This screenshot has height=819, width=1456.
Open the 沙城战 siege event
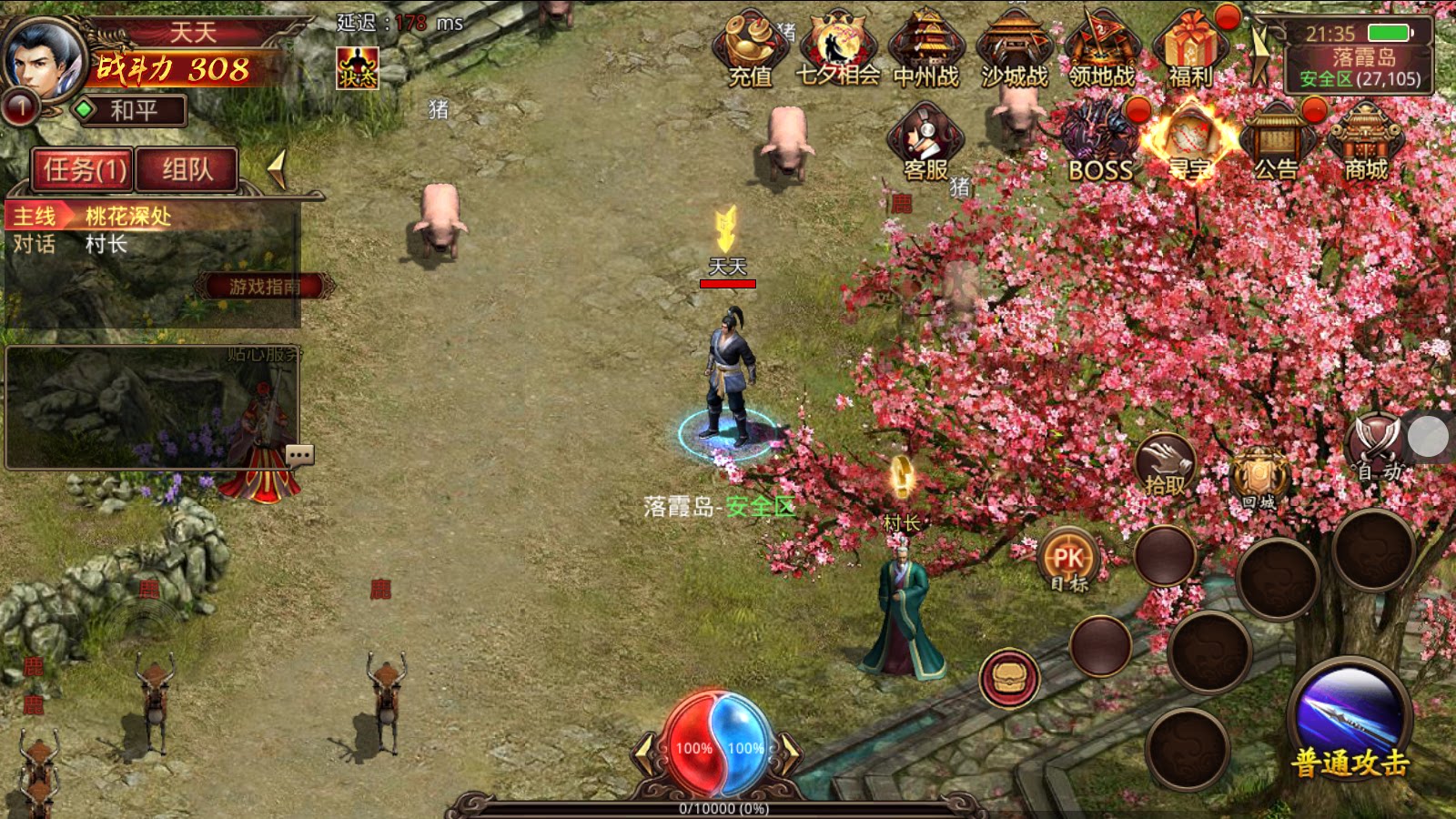click(x=1014, y=50)
